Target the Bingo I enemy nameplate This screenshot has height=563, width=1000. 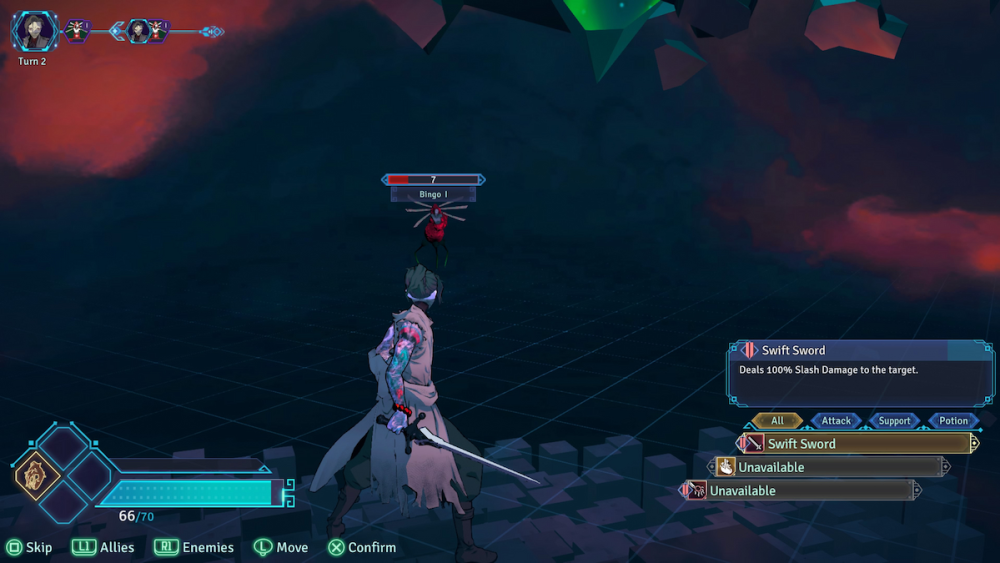click(x=433, y=194)
